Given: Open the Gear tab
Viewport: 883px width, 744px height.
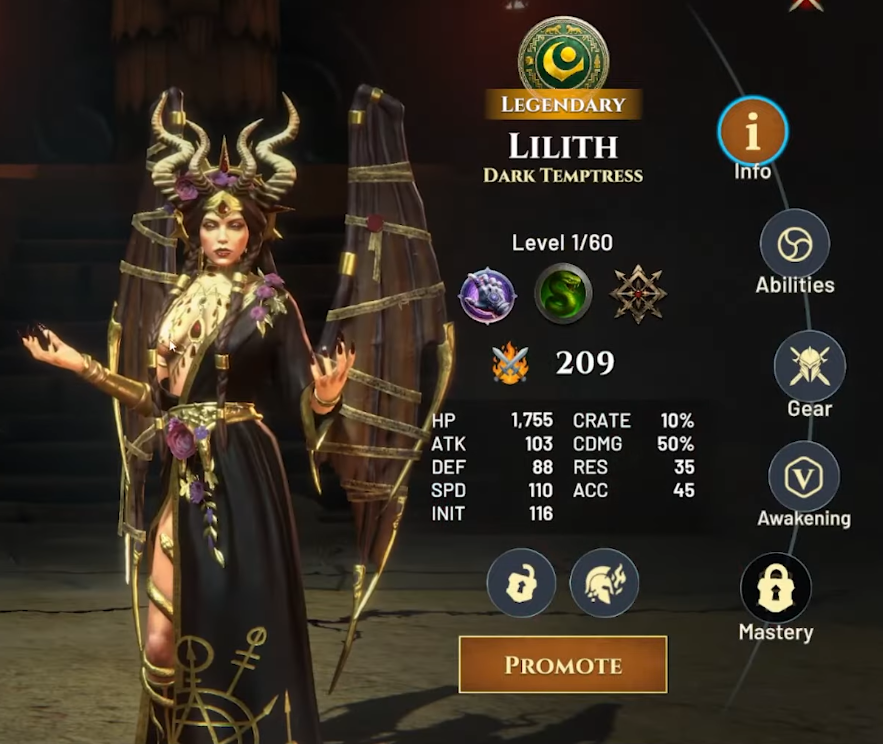Looking at the screenshot, I should 809,366.
